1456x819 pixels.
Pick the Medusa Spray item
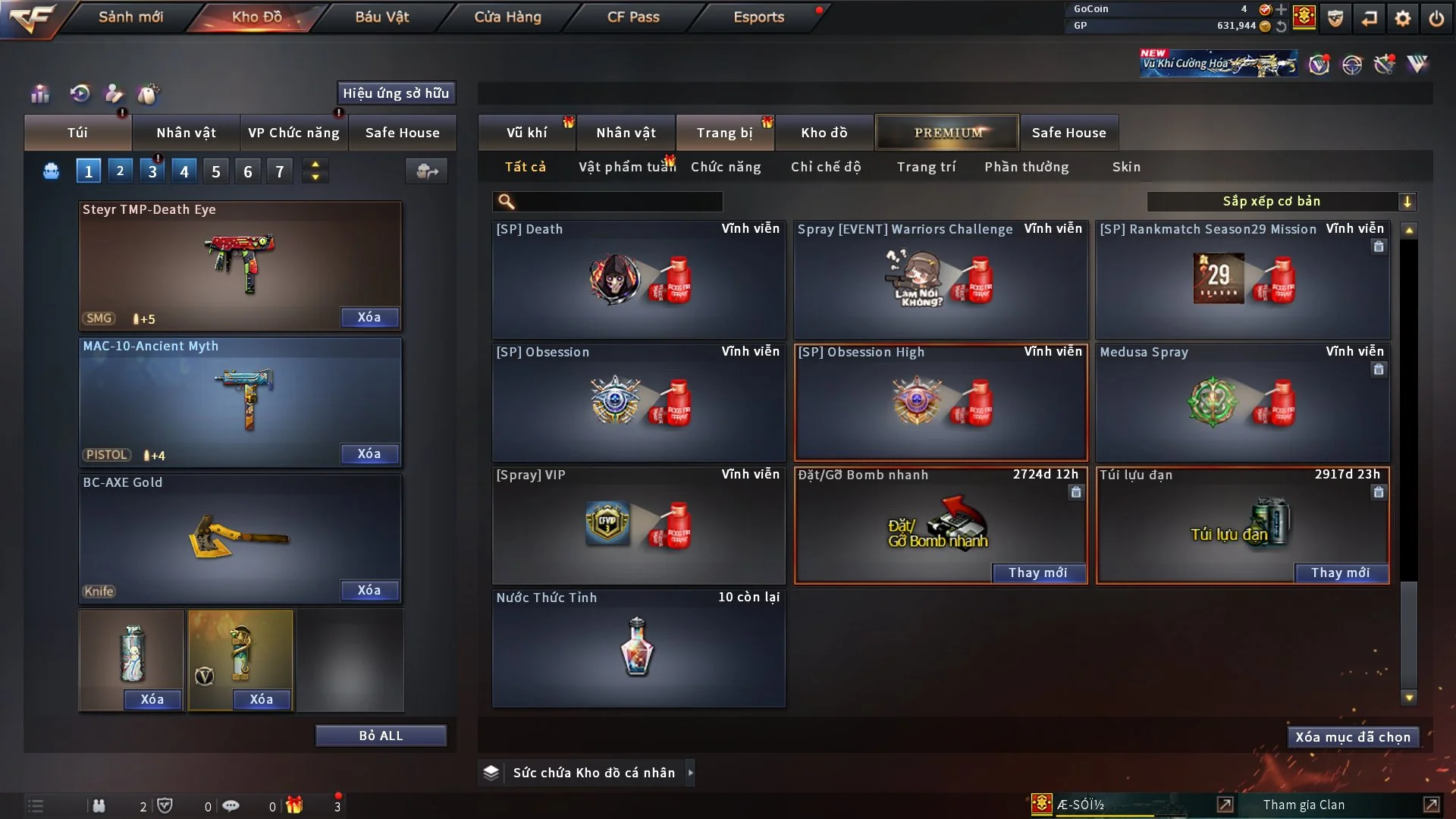(x=1242, y=403)
